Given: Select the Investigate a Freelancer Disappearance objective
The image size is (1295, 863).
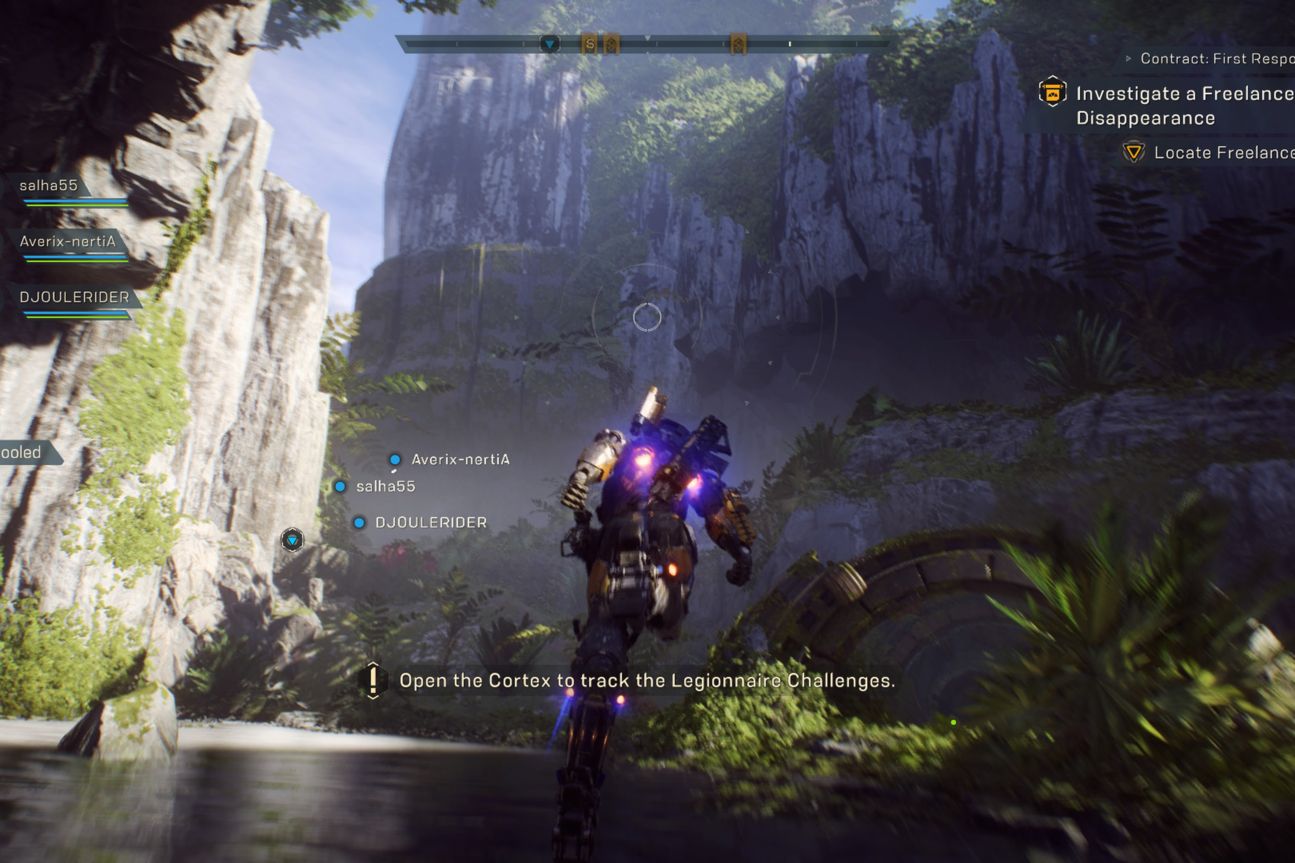Looking at the screenshot, I should pyautogui.click(x=1184, y=105).
